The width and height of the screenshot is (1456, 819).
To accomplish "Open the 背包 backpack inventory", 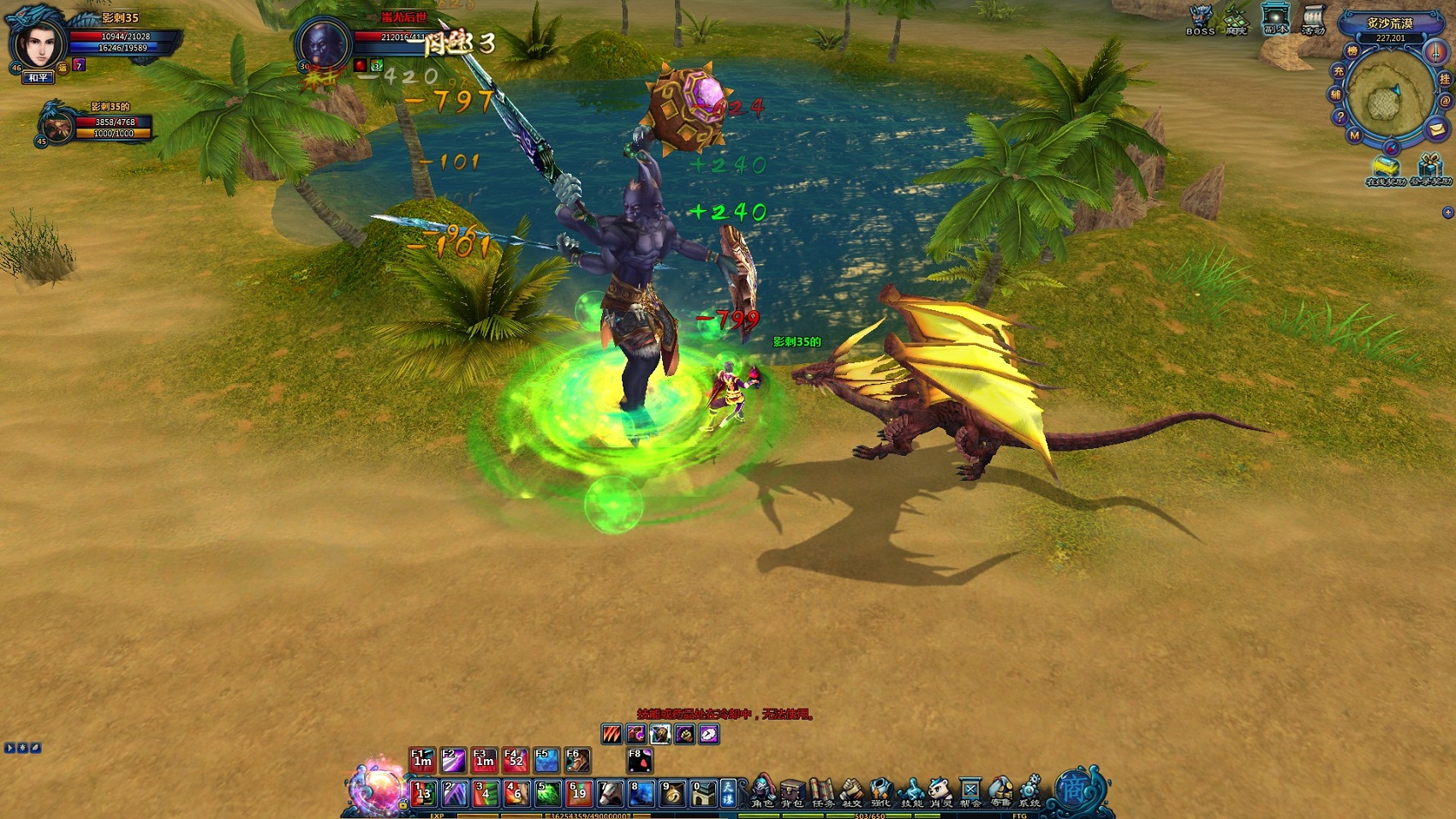I will 792,792.
